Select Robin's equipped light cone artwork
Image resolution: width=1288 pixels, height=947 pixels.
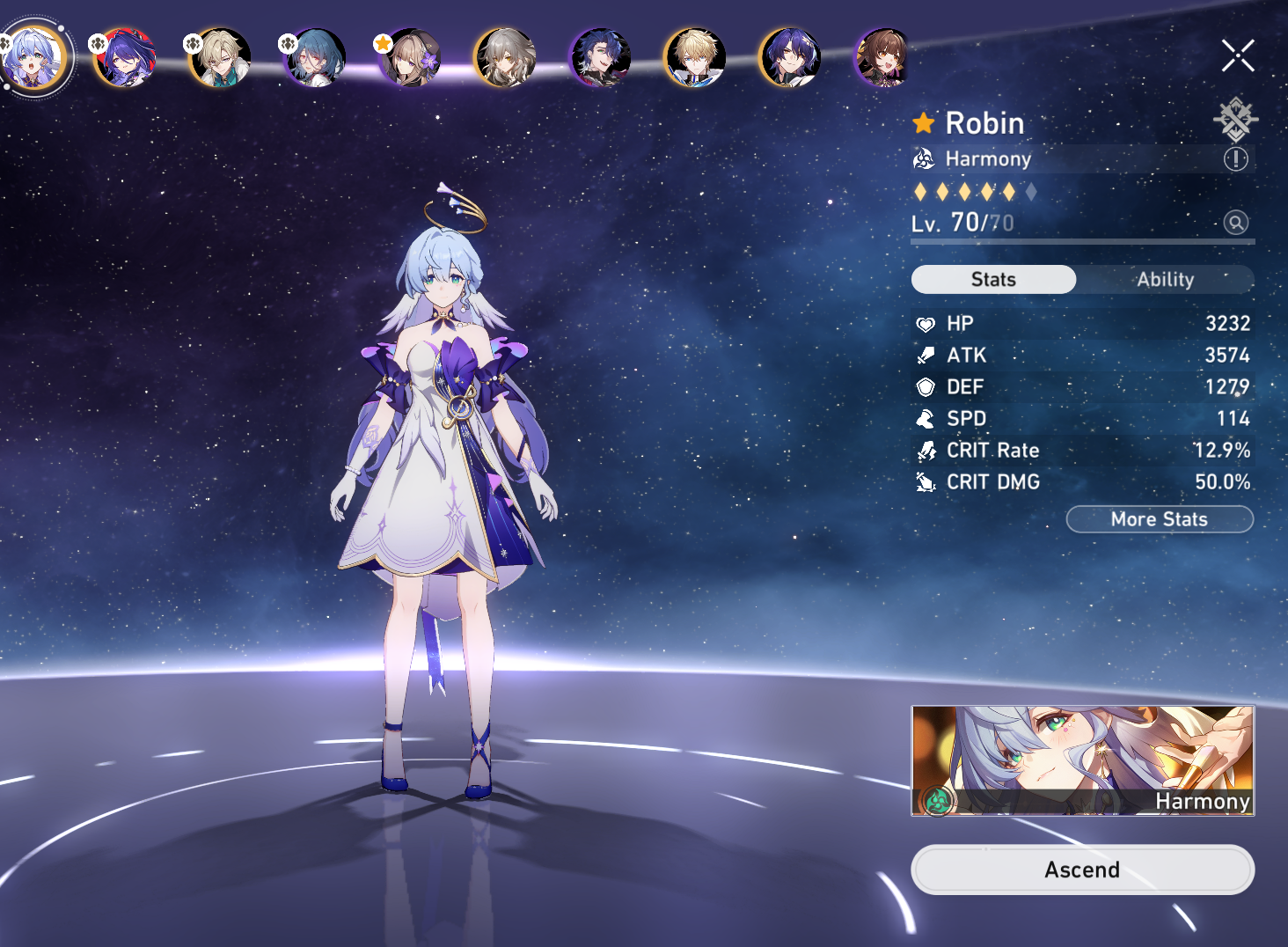1081,760
